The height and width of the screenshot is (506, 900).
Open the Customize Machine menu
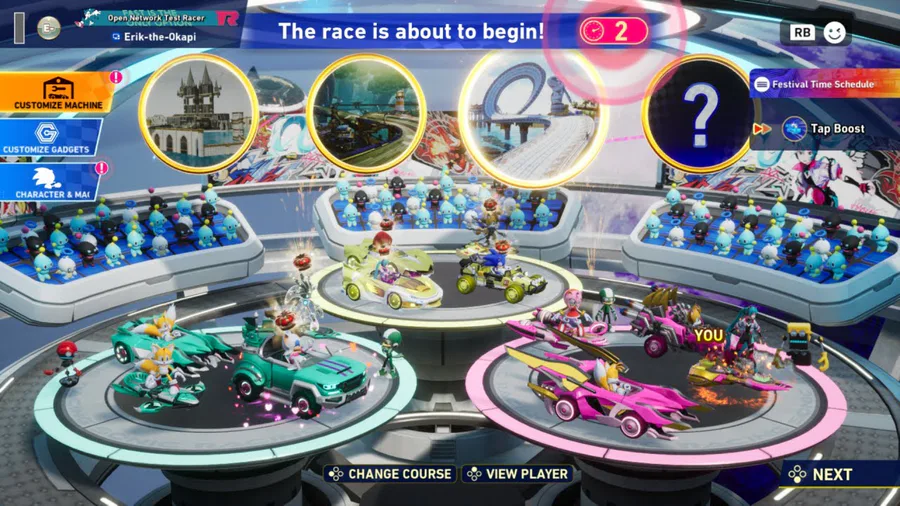coord(57,92)
